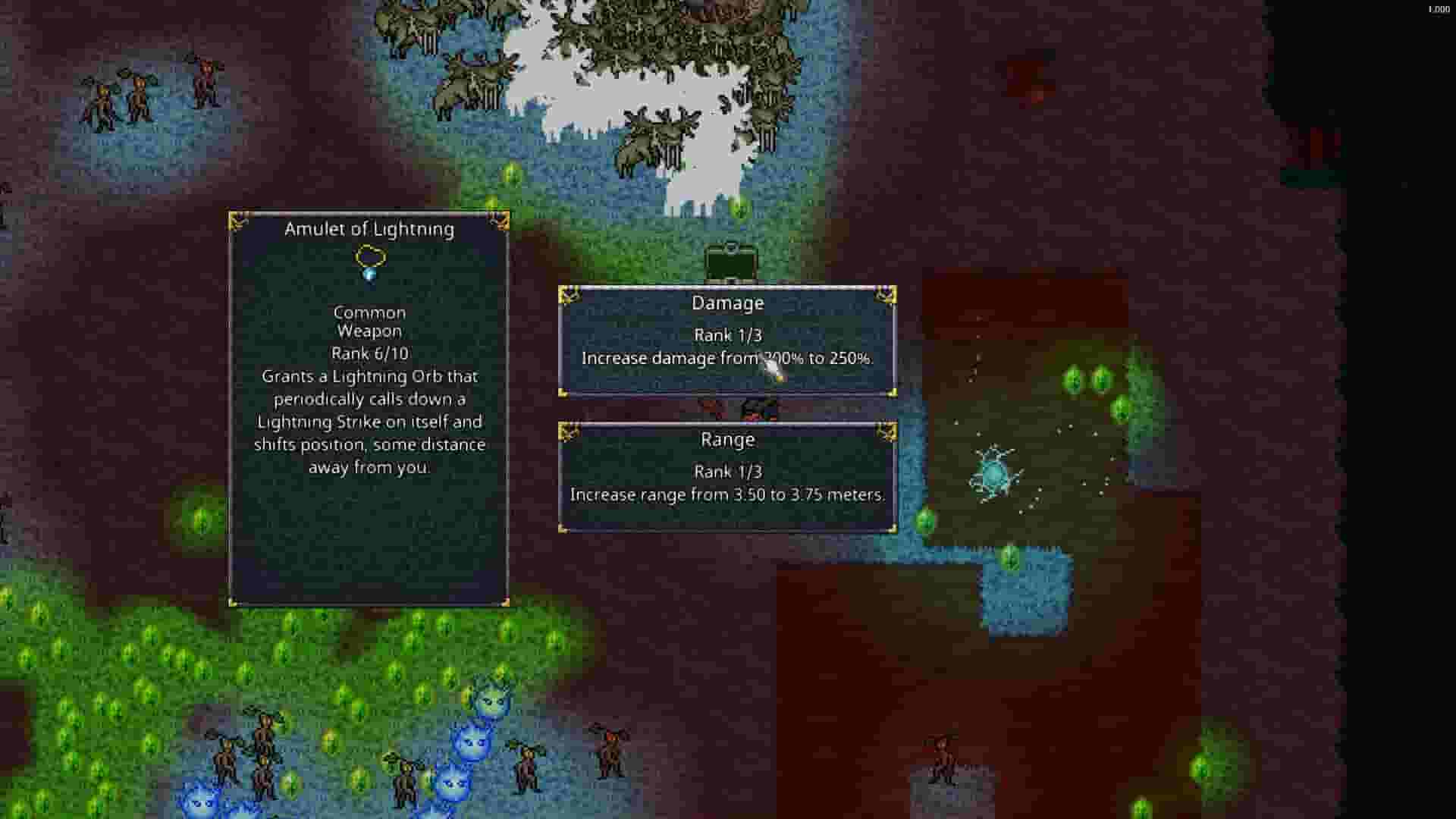Pick up the green gem near the Range panel
1456x819 pixels.
(927, 521)
